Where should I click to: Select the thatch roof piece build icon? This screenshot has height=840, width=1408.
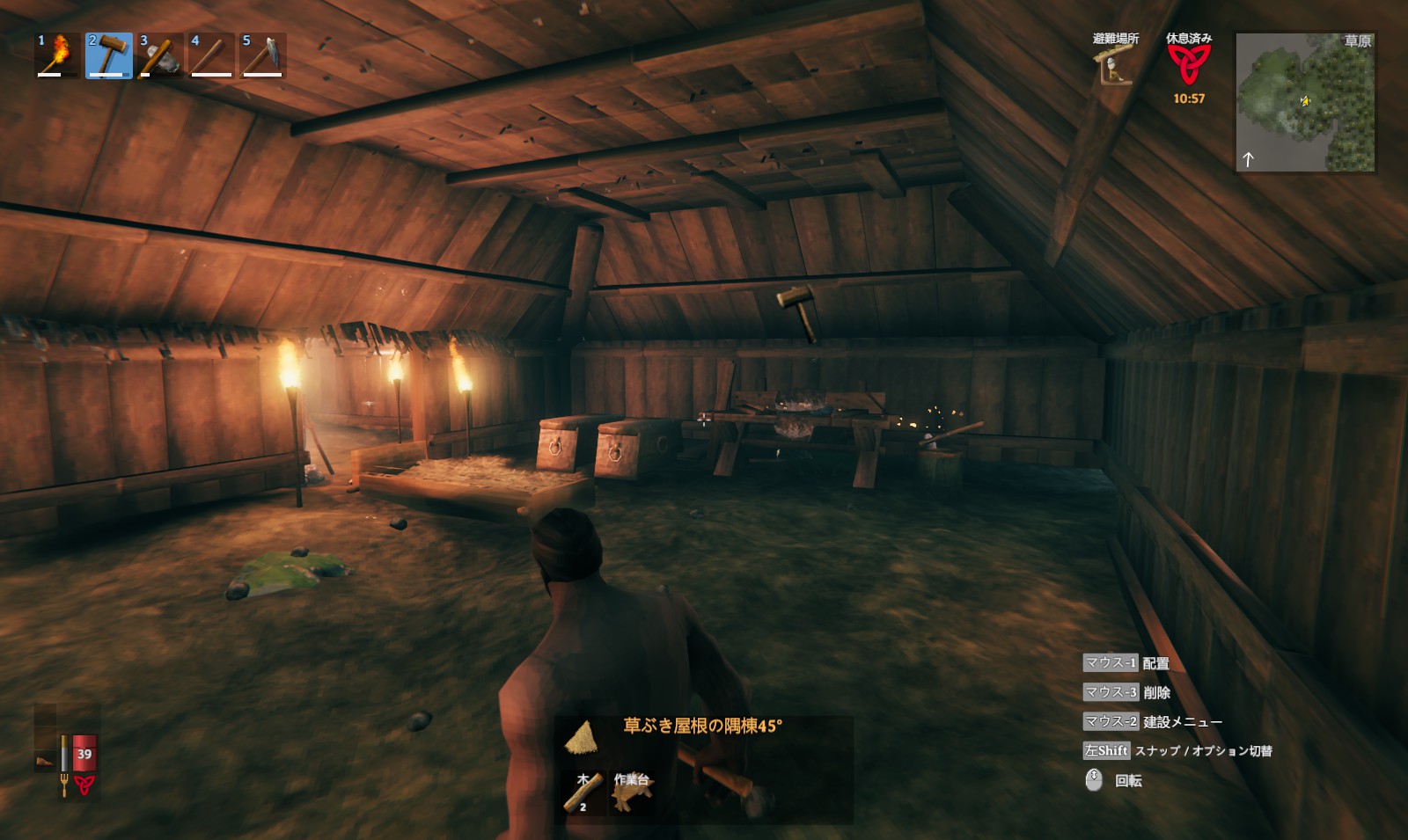click(581, 737)
